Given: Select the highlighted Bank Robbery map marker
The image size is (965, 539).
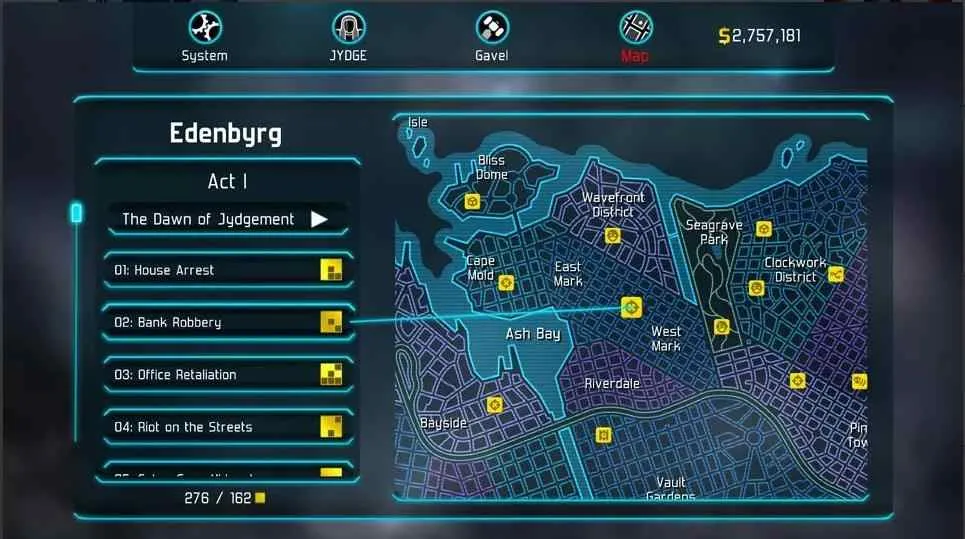Looking at the screenshot, I should pyautogui.click(x=630, y=307).
